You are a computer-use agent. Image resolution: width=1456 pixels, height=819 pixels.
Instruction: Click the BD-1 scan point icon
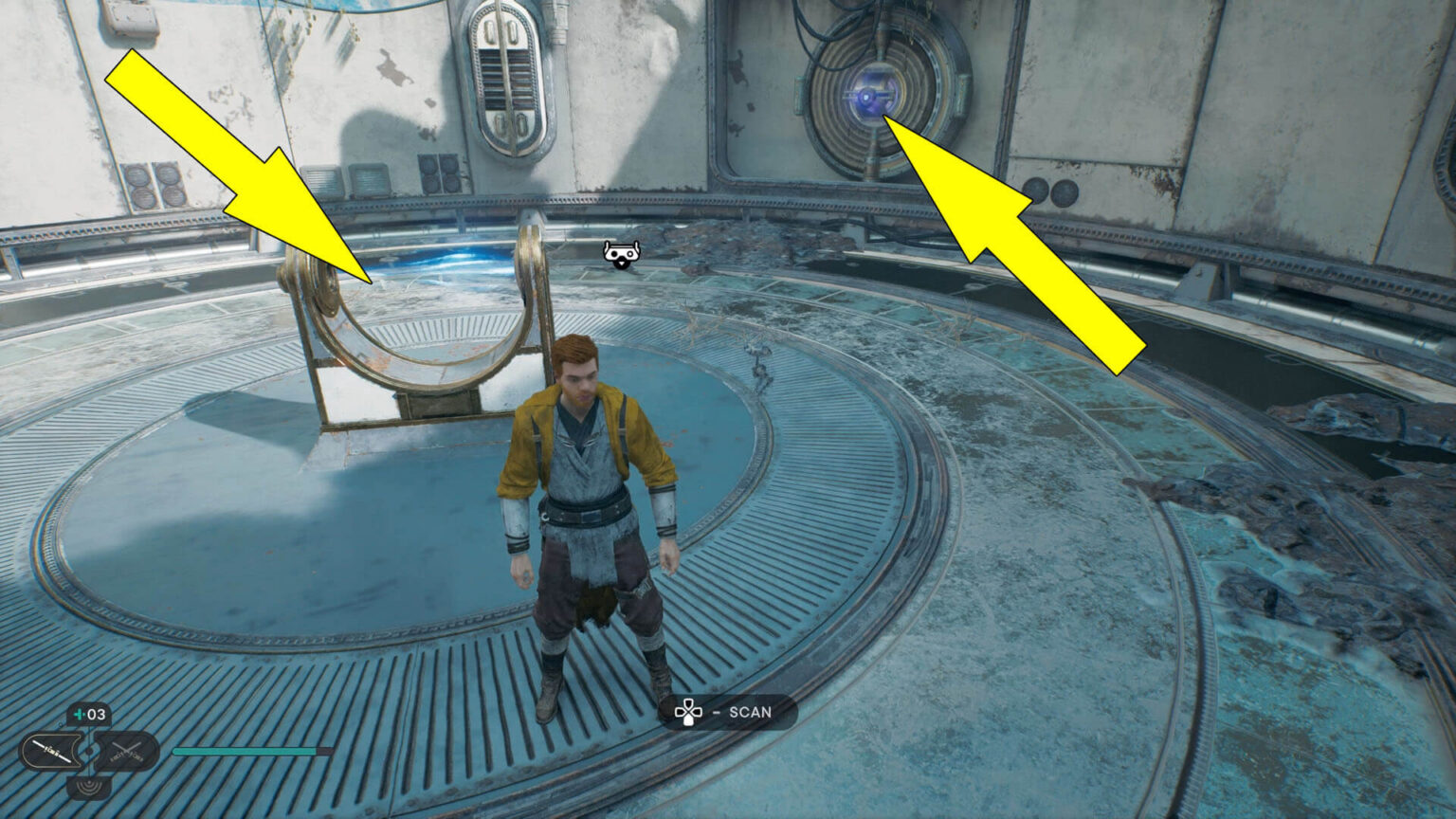620,254
